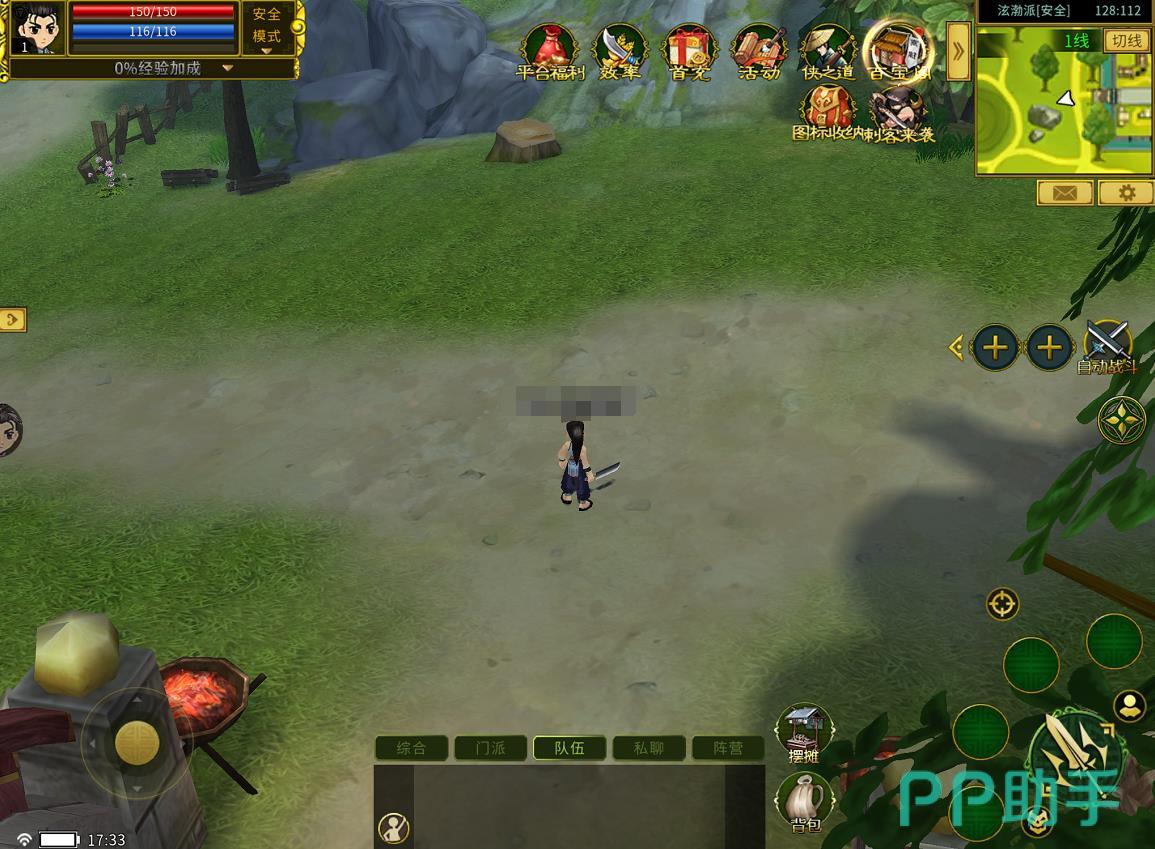The height and width of the screenshot is (849, 1155).
Task: Open the 百宝阁 treasure shop icon
Action: (x=898, y=48)
